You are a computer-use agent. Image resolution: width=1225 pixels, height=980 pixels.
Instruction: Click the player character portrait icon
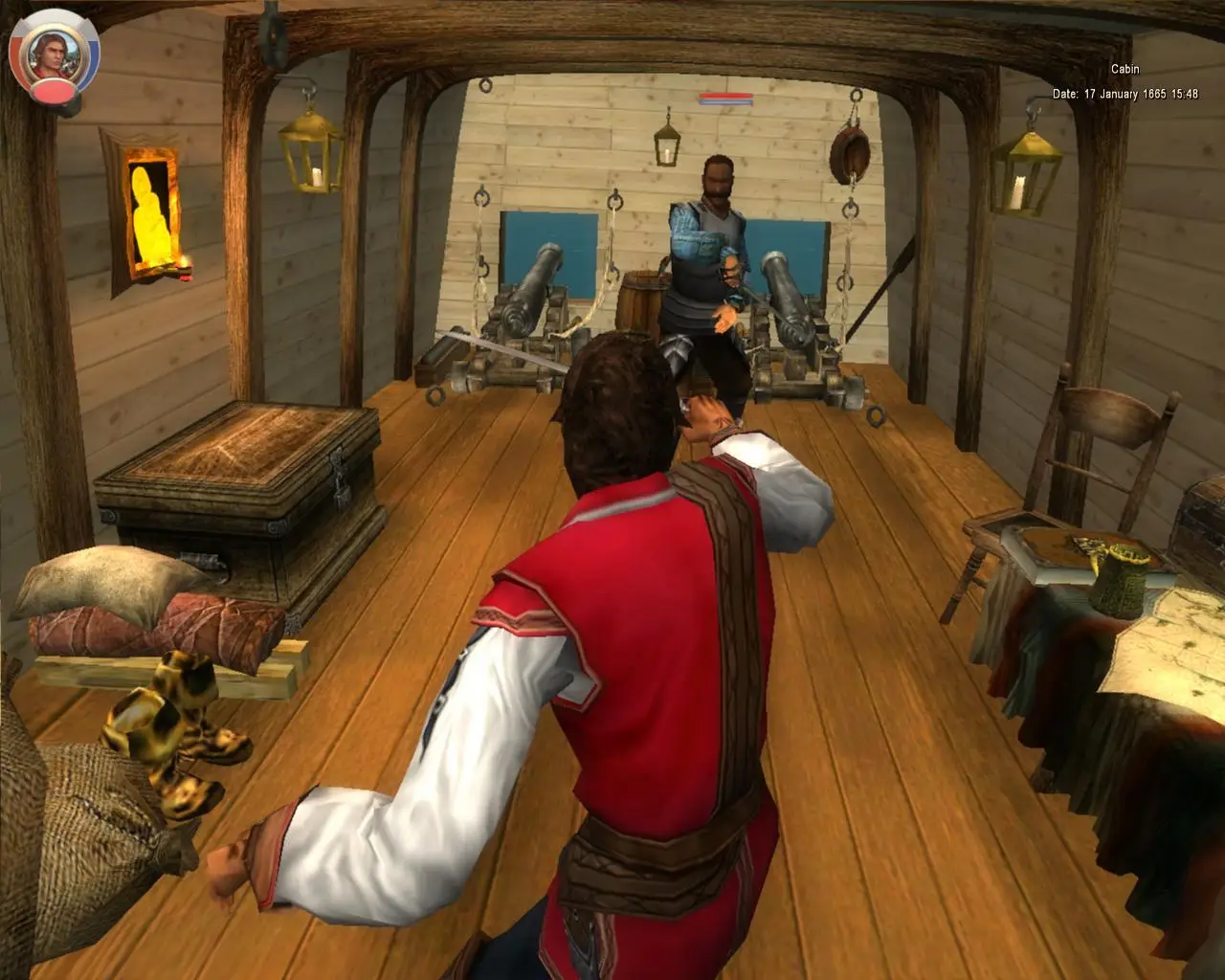(52, 54)
